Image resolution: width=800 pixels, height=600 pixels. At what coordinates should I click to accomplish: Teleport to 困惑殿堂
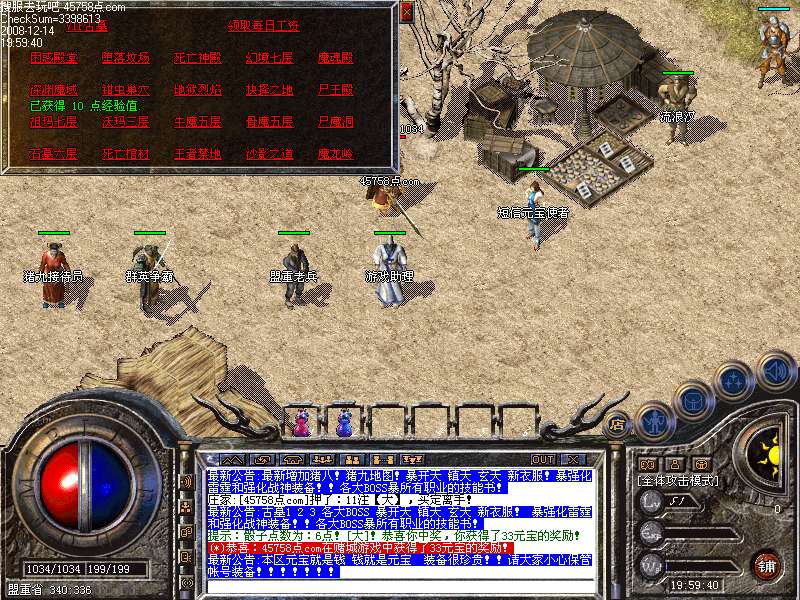pyautogui.click(x=53, y=58)
